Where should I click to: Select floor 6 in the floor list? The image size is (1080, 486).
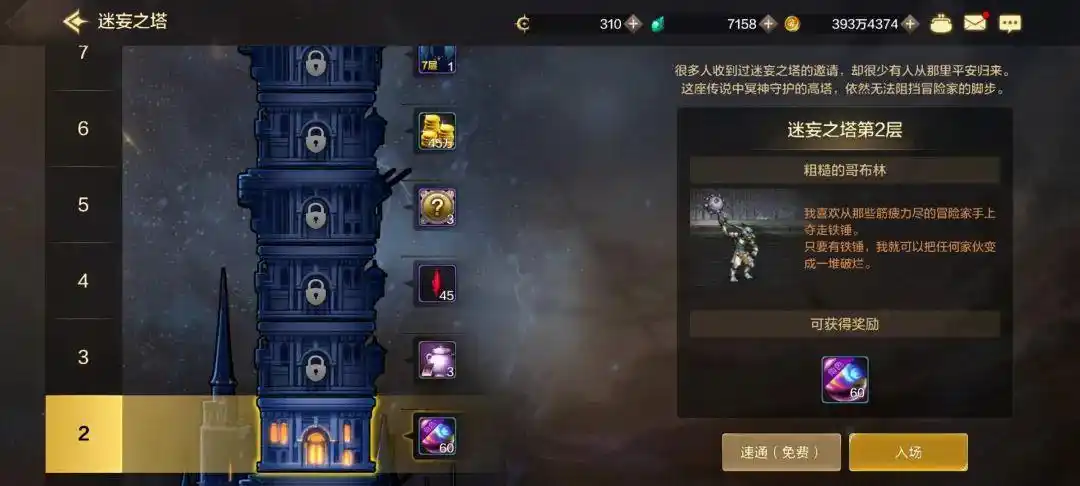tap(83, 129)
